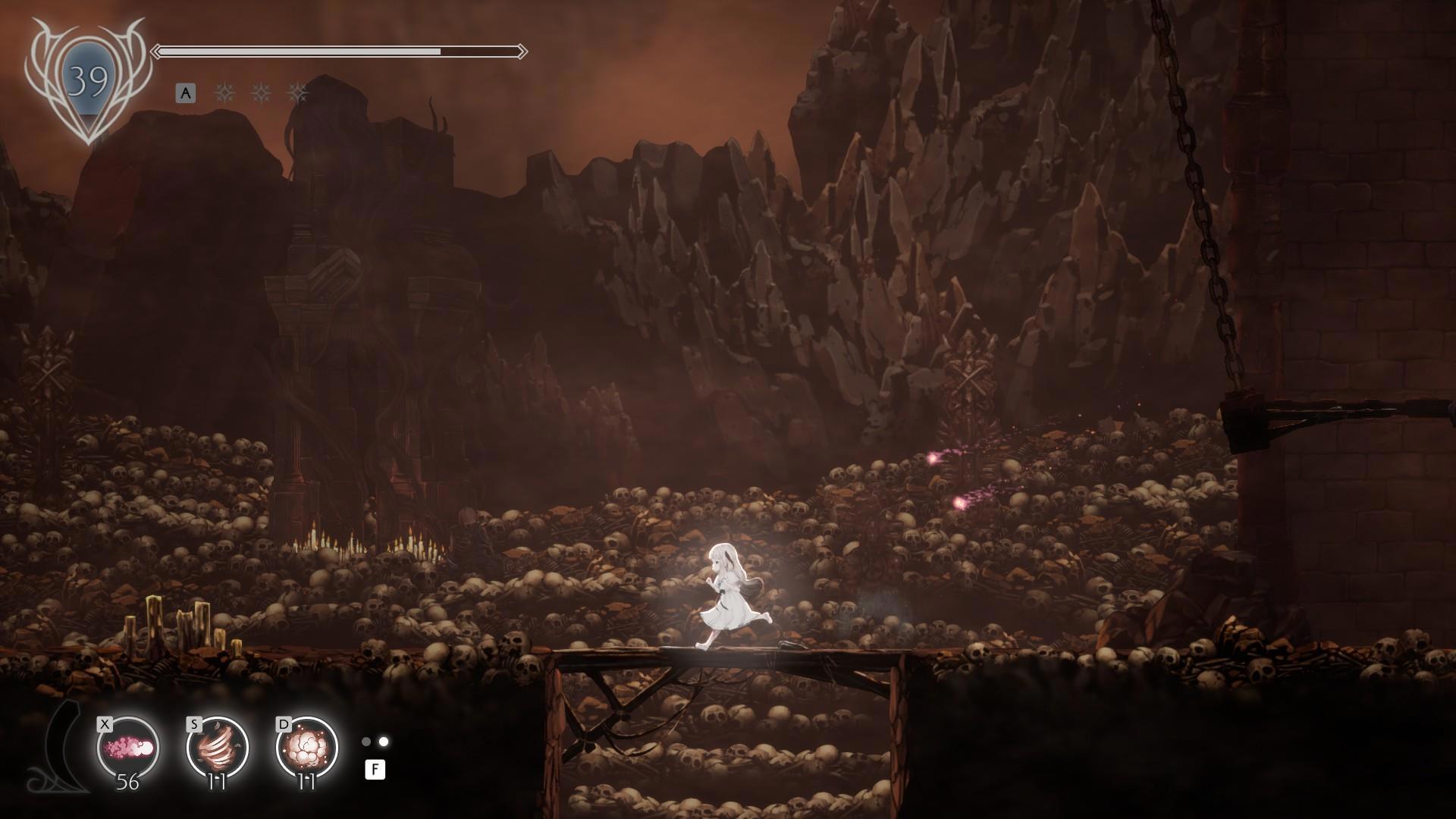1456x819 pixels.
Task: Trigger the white burst cloud skill
Action: click(307, 748)
